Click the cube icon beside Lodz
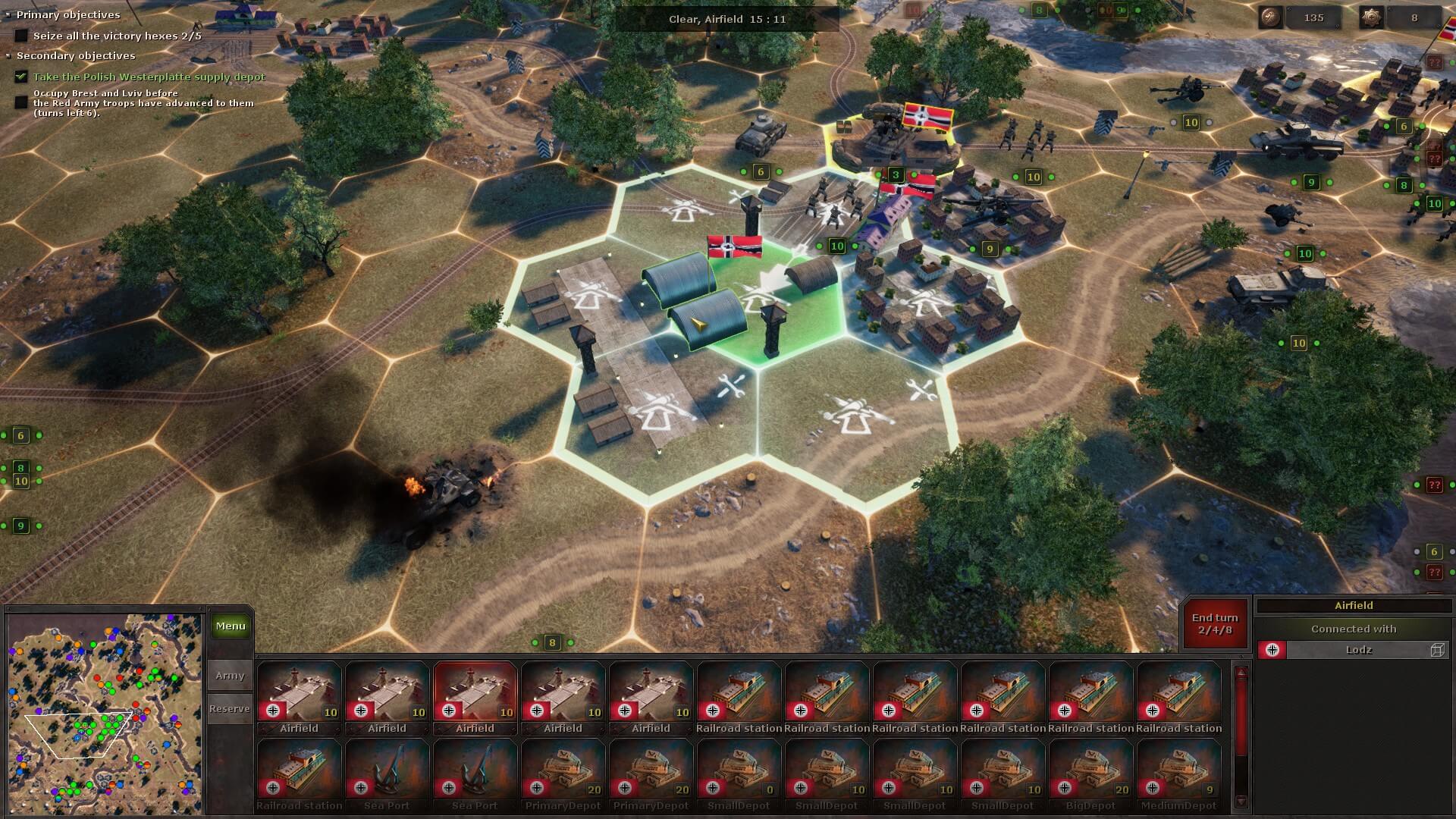 pyautogui.click(x=1437, y=650)
